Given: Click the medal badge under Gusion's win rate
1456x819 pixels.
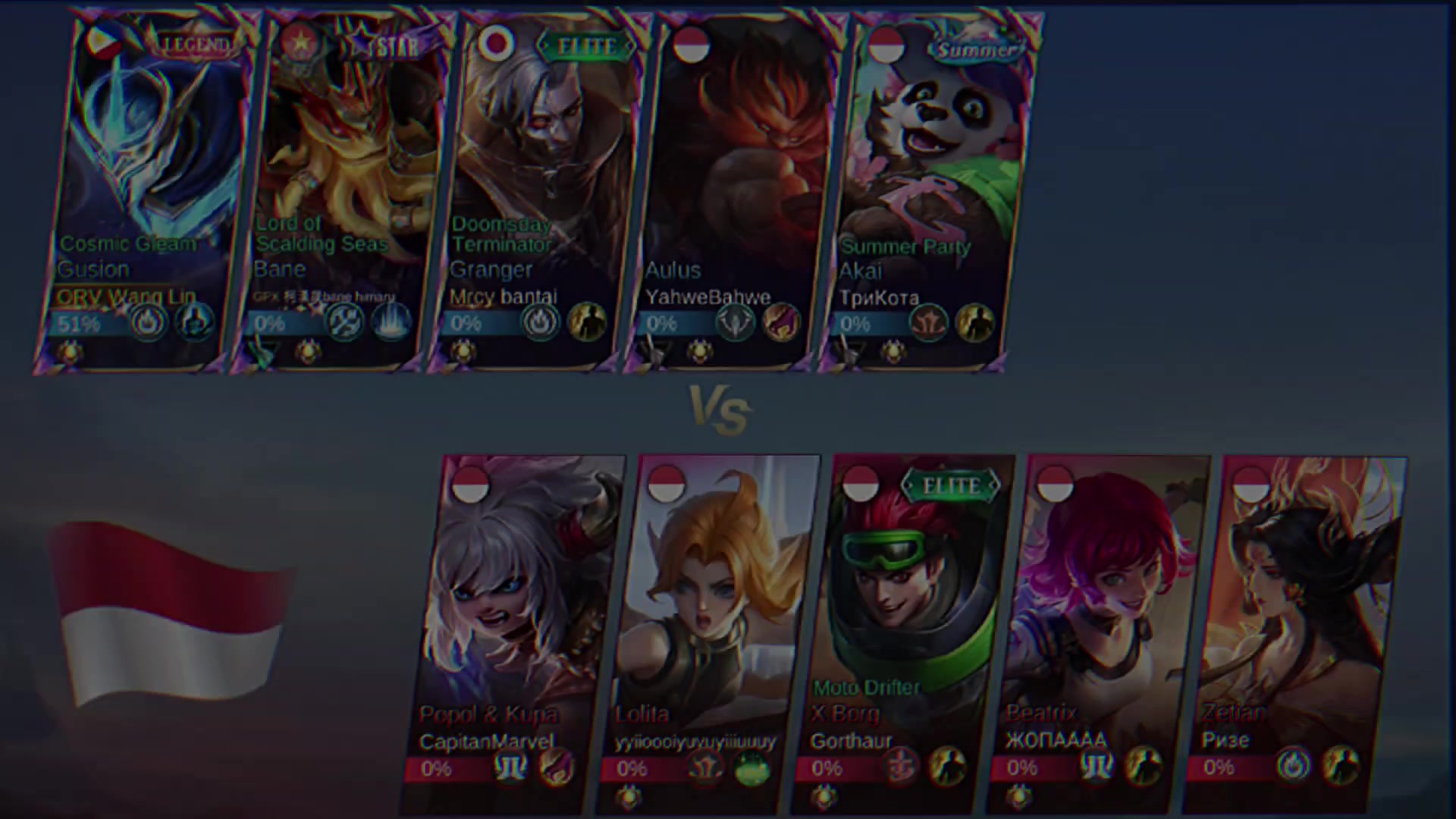Looking at the screenshot, I should tap(71, 351).
